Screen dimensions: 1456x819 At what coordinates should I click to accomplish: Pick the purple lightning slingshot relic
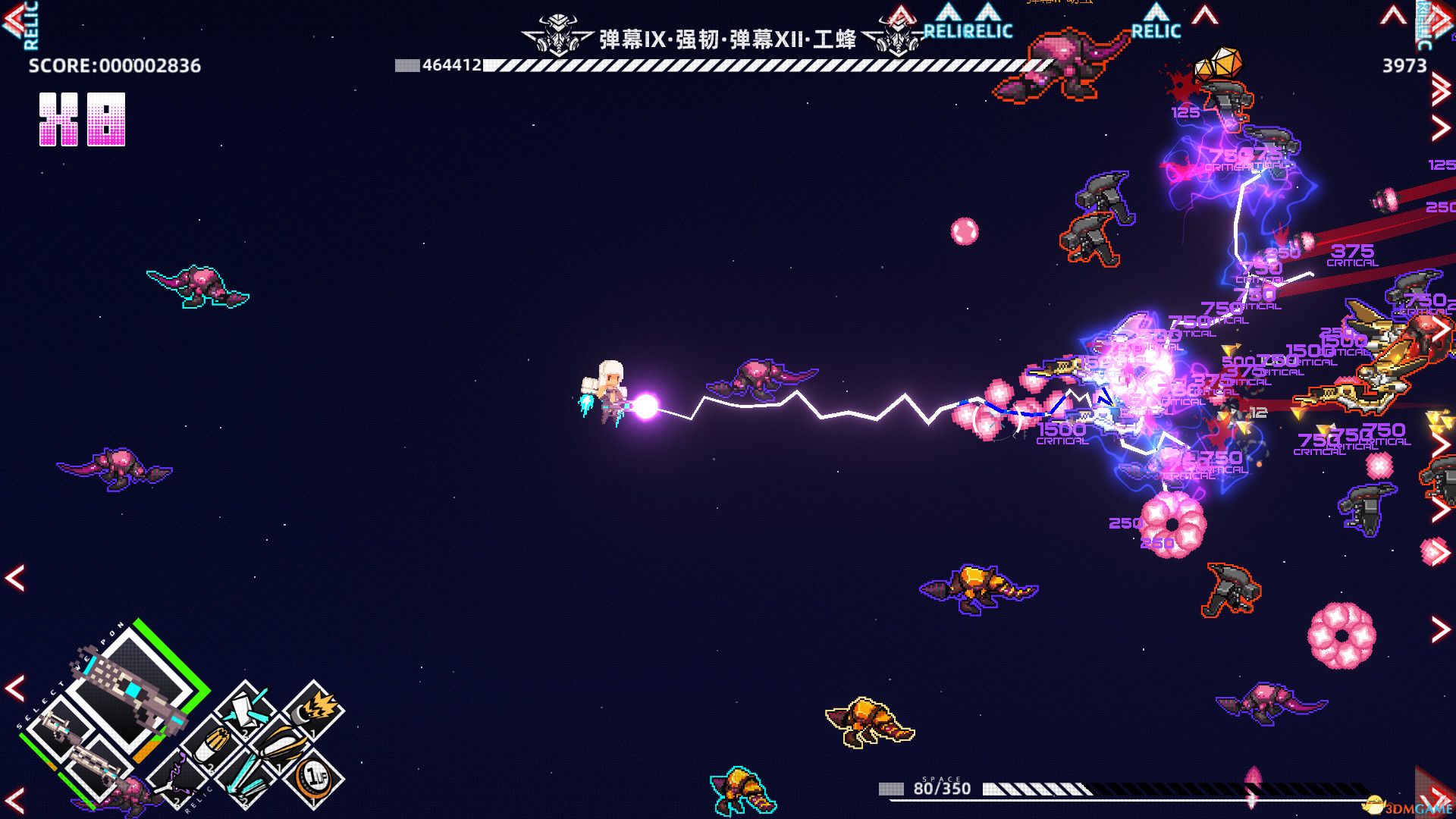click(x=177, y=779)
